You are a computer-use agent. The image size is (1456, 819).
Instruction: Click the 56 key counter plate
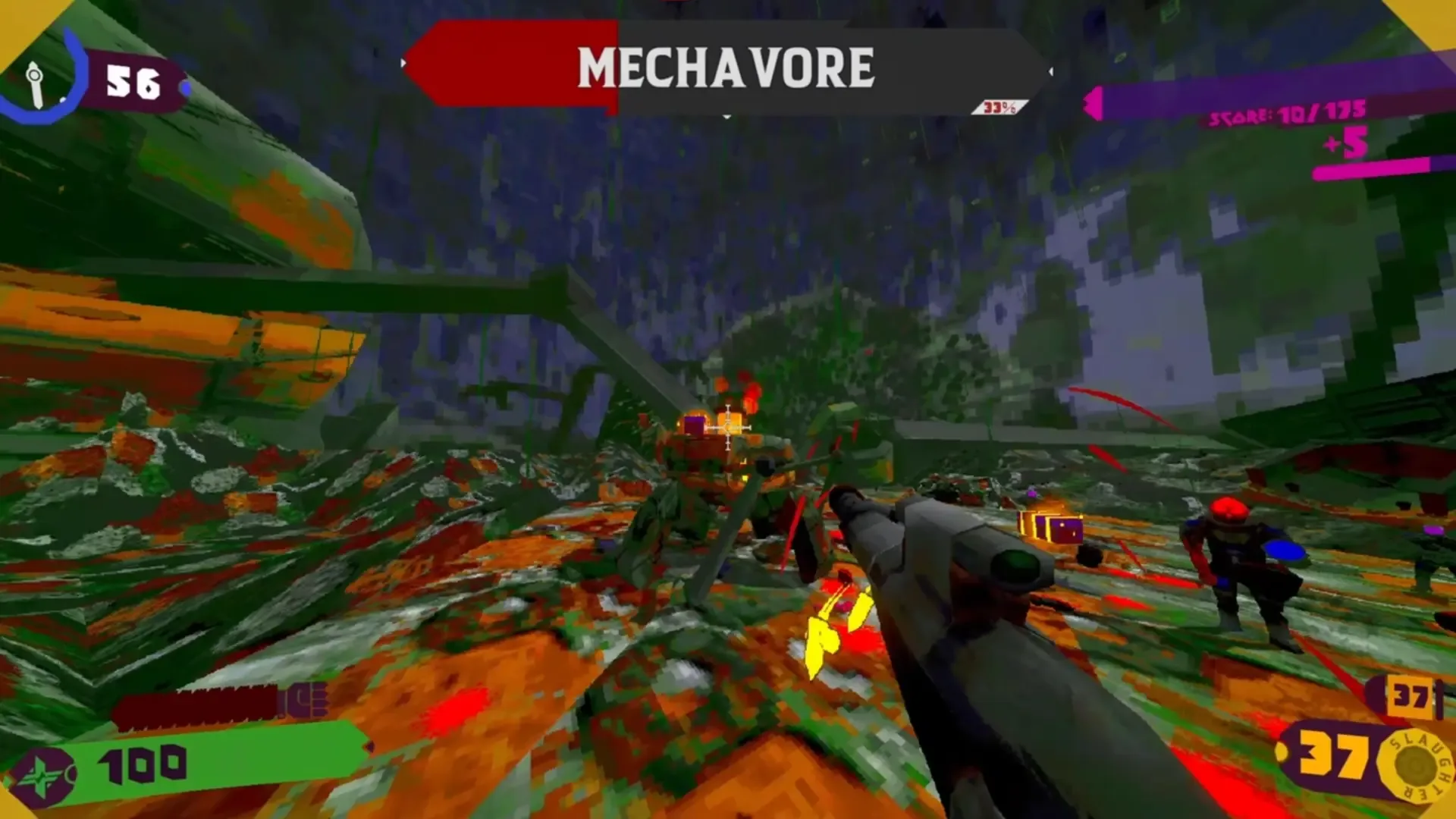pos(135,78)
